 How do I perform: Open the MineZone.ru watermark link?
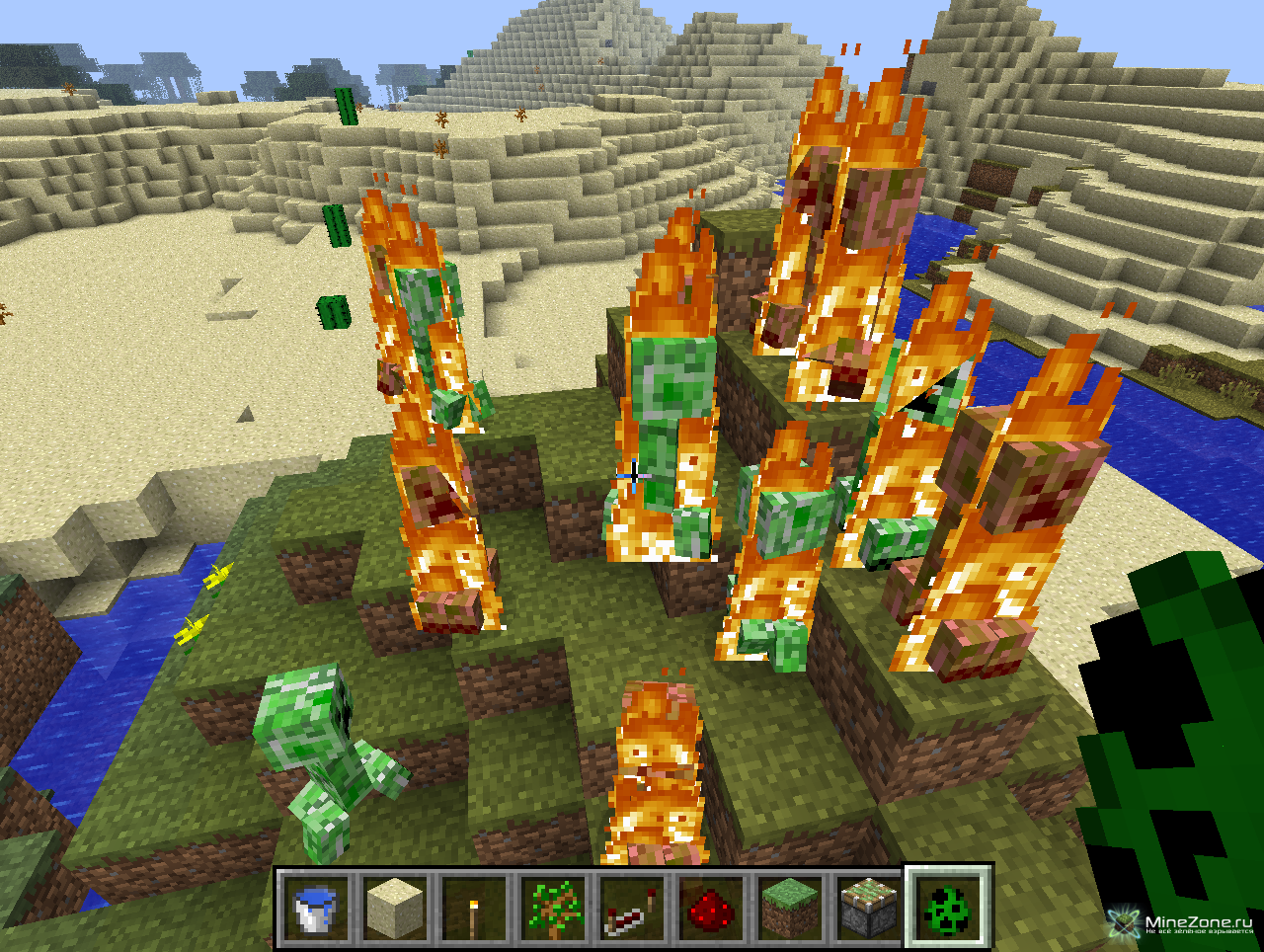pos(1185,924)
